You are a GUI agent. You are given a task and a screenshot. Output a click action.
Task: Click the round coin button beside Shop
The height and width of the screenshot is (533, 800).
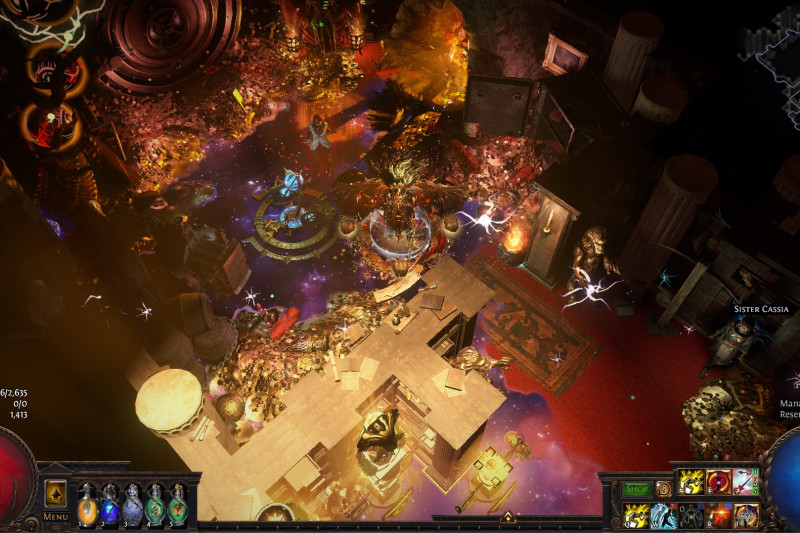coord(663,489)
